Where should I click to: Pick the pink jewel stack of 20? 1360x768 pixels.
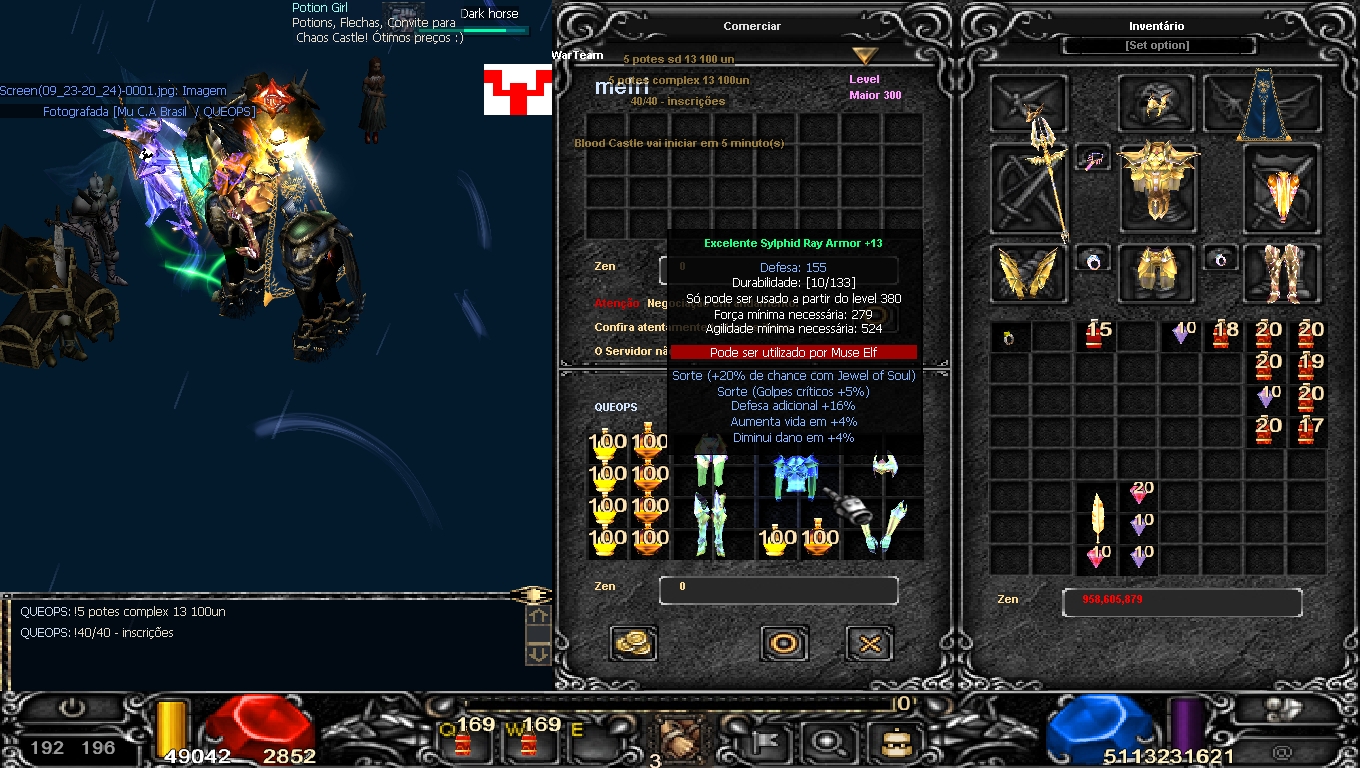point(1140,493)
